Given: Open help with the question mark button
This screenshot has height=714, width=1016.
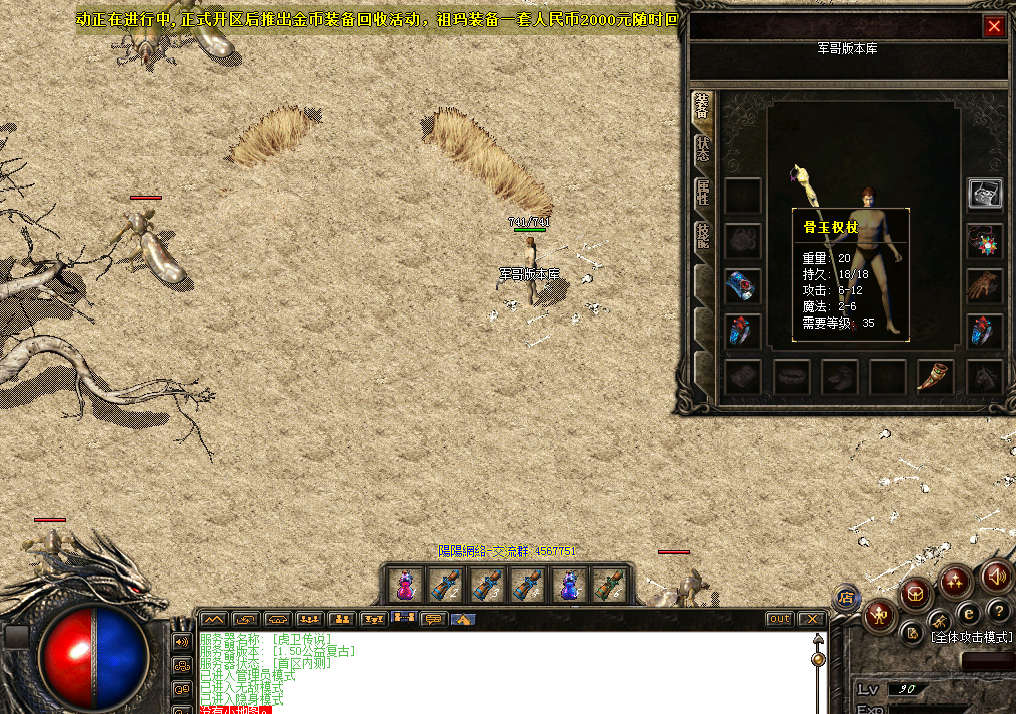Looking at the screenshot, I should [998, 611].
